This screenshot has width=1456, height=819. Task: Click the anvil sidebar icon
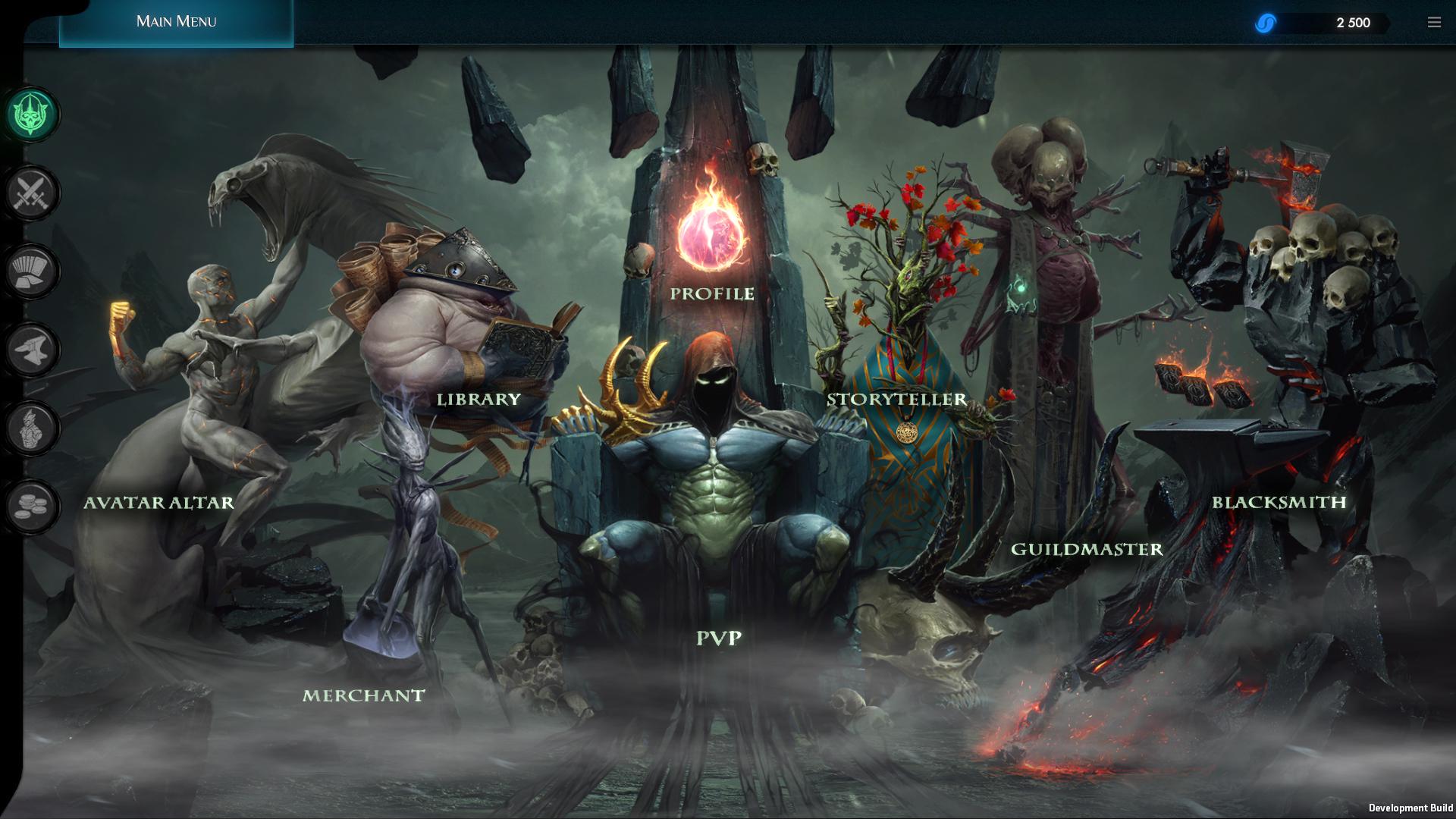pyautogui.click(x=31, y=350)
